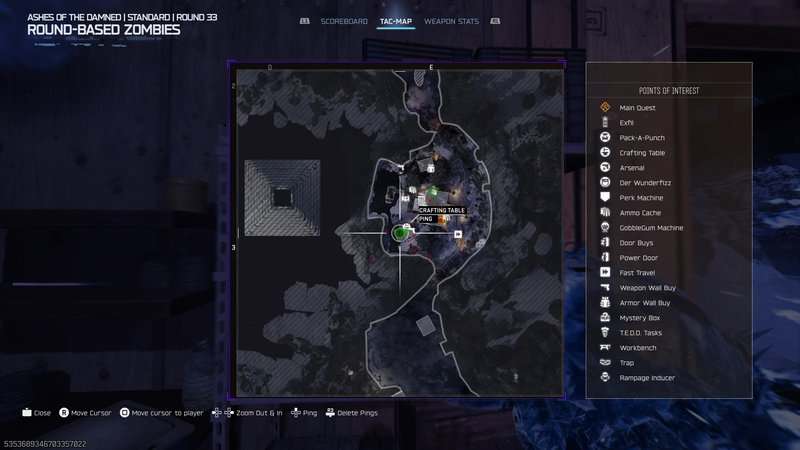Select the Weapon Wall Buy entry
Screen dimensions: 800x450
[x=647, y=287]
